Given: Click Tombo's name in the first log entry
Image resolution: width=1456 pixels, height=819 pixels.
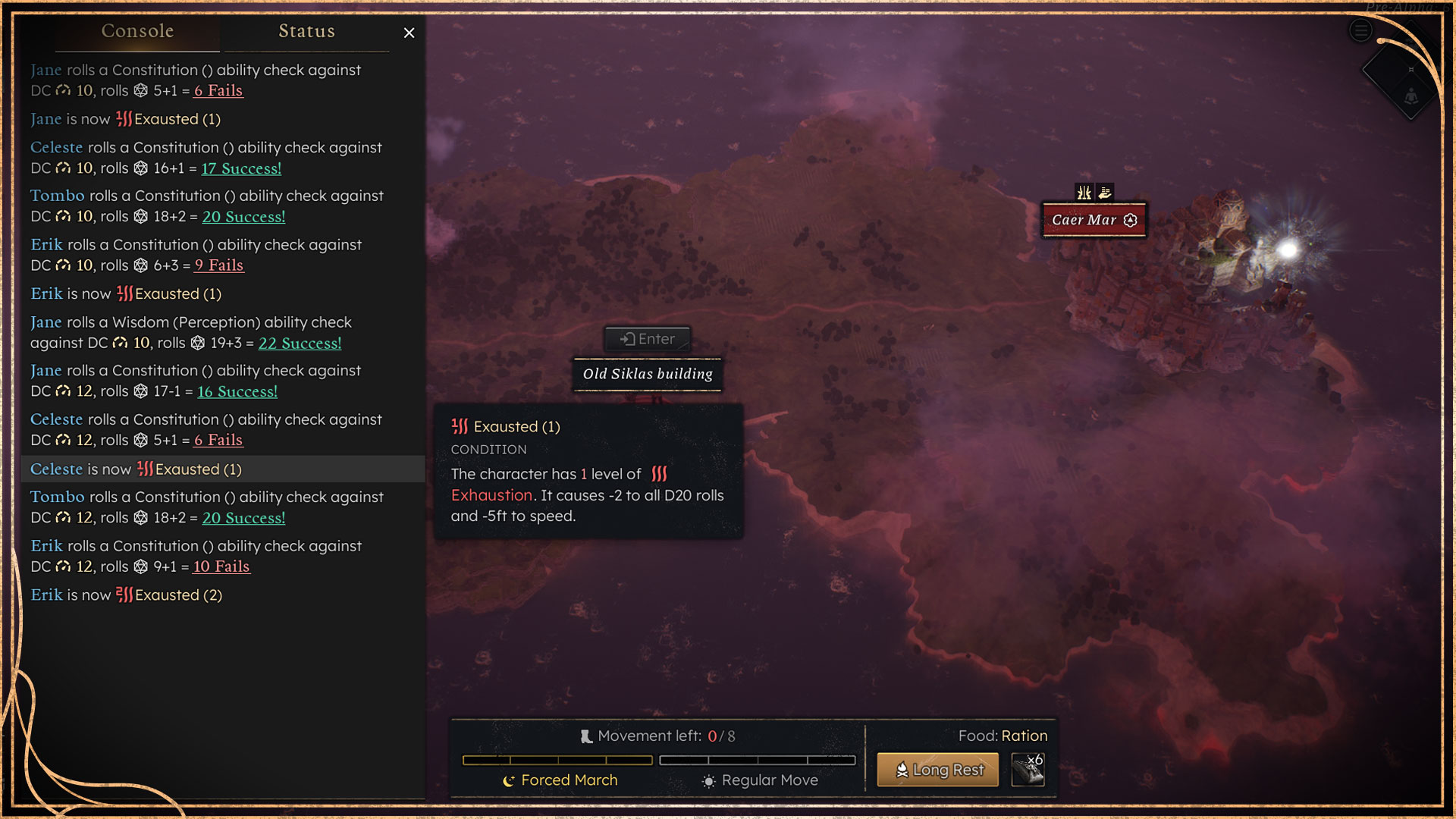Looking at the screenshot, I should (x=57, y=196).
